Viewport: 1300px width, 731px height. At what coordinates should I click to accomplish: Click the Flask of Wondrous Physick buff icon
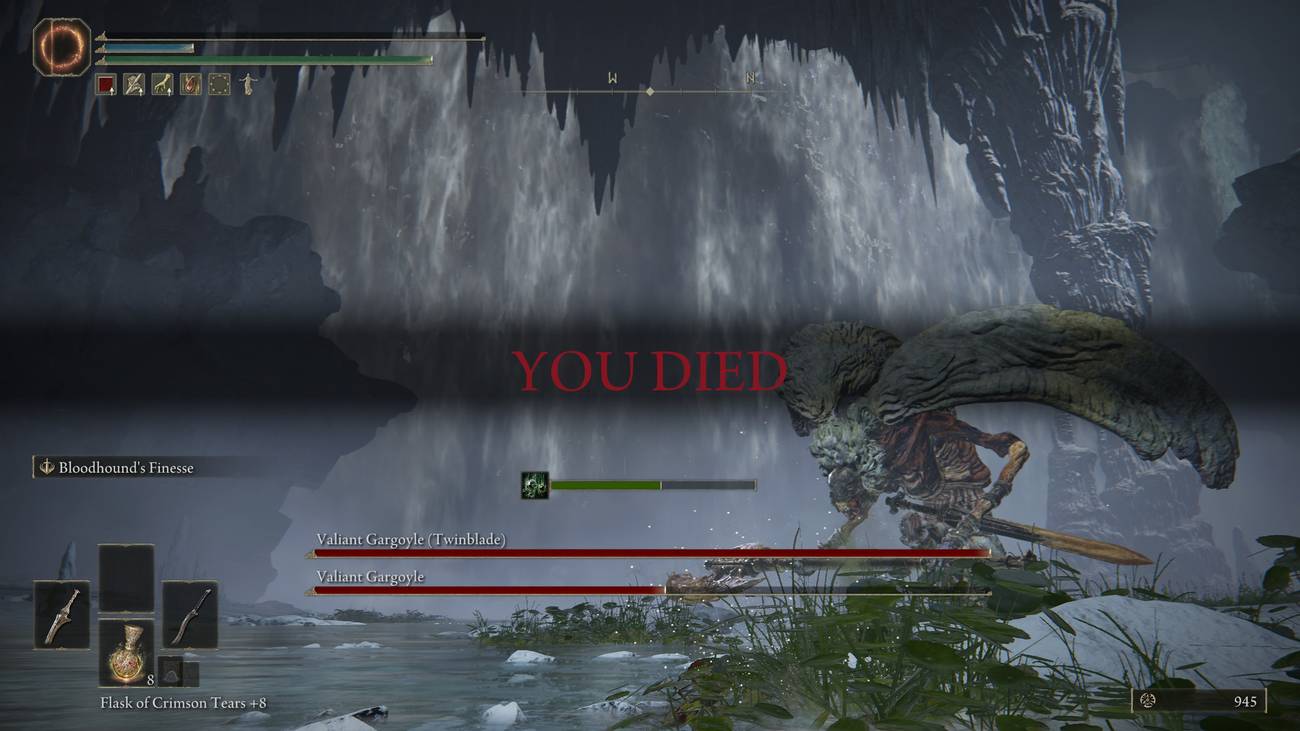[x=191, y=84]
